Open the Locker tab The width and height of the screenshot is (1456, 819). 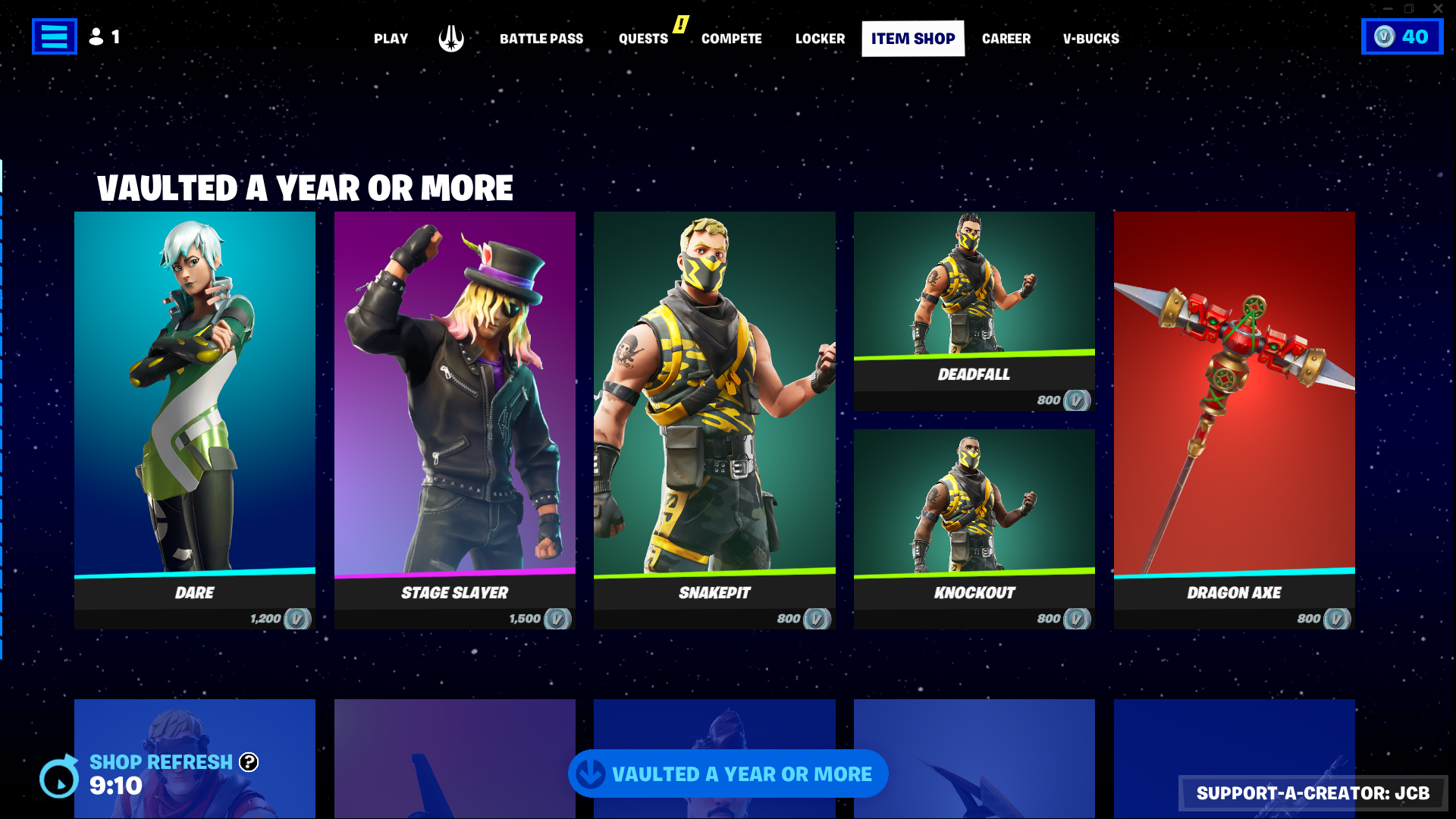[x=820, y=38]
